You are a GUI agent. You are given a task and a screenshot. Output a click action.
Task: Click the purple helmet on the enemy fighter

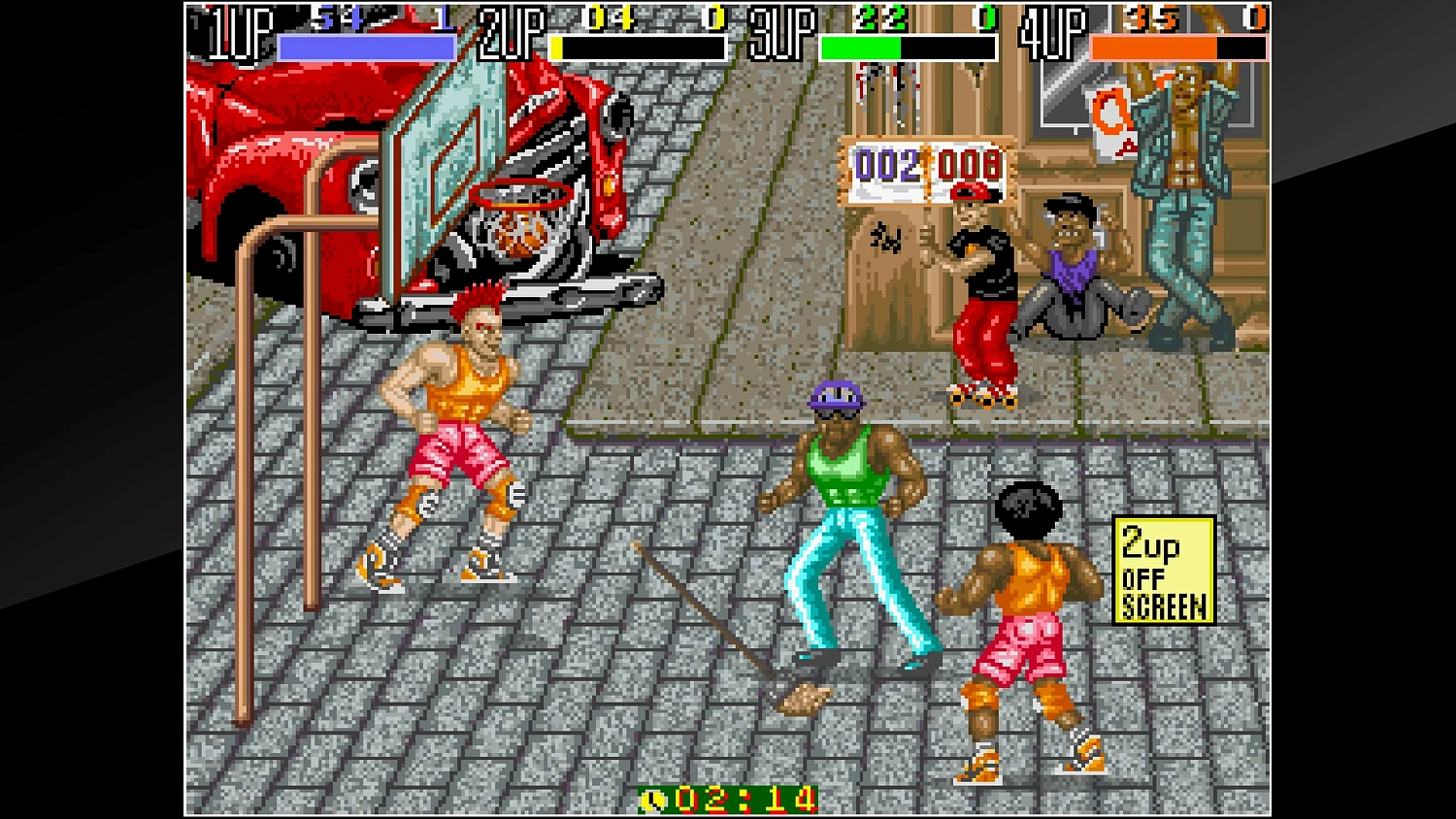pos(836,398)
